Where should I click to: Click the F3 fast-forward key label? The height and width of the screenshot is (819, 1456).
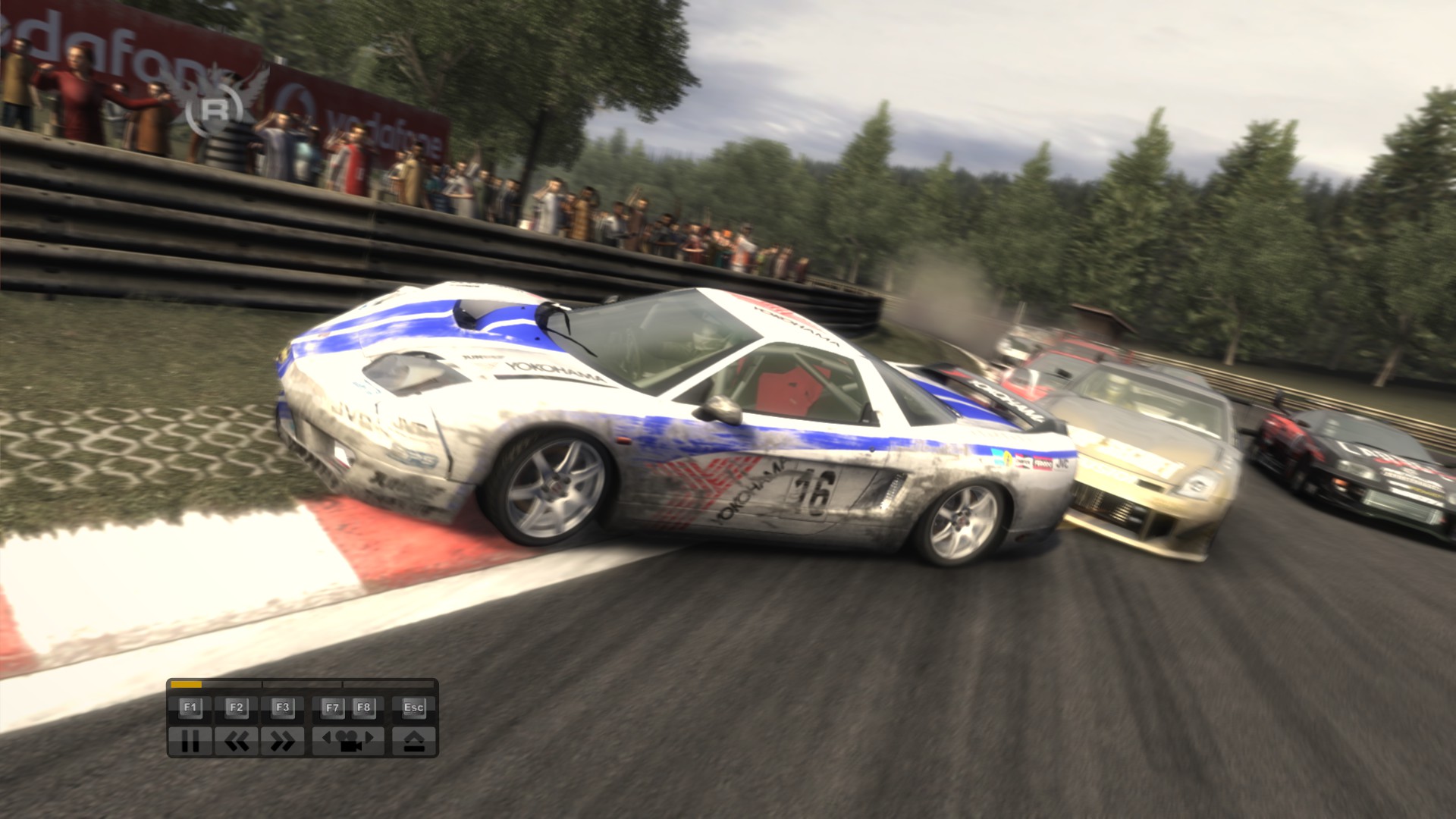pyautogui.click(x=284, y=706)
